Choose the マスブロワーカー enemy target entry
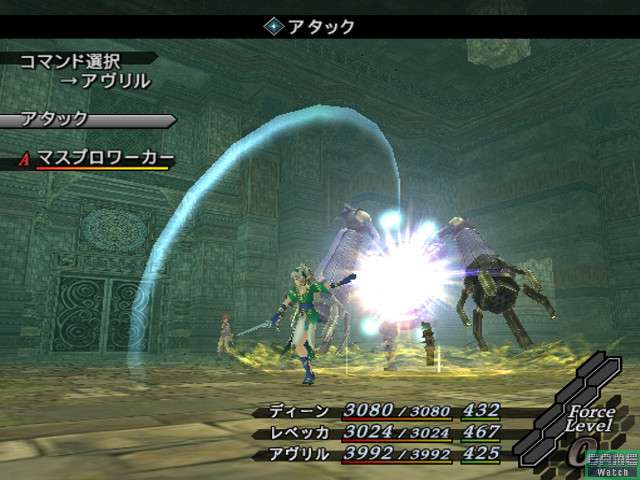The height and width of the screenshot is (480, 640). click(104, 158)
